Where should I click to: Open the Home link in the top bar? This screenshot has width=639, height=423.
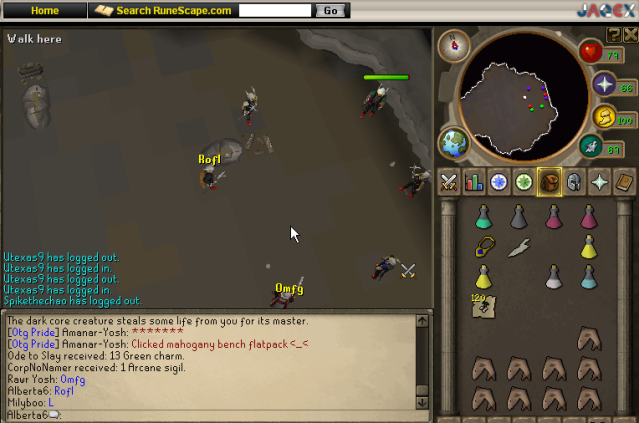(x=45, y=10)
